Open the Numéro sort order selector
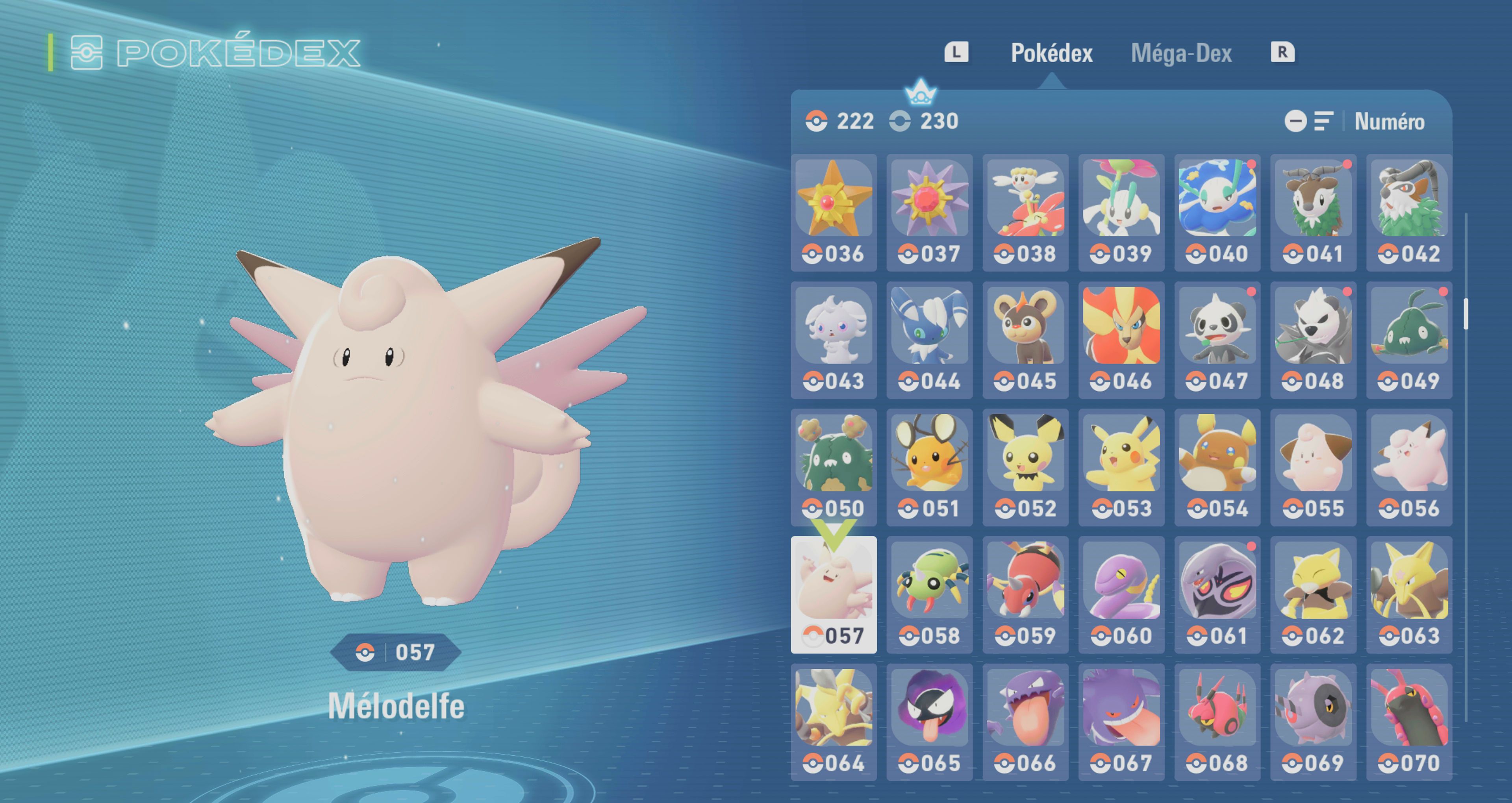 pos(1388,122)
